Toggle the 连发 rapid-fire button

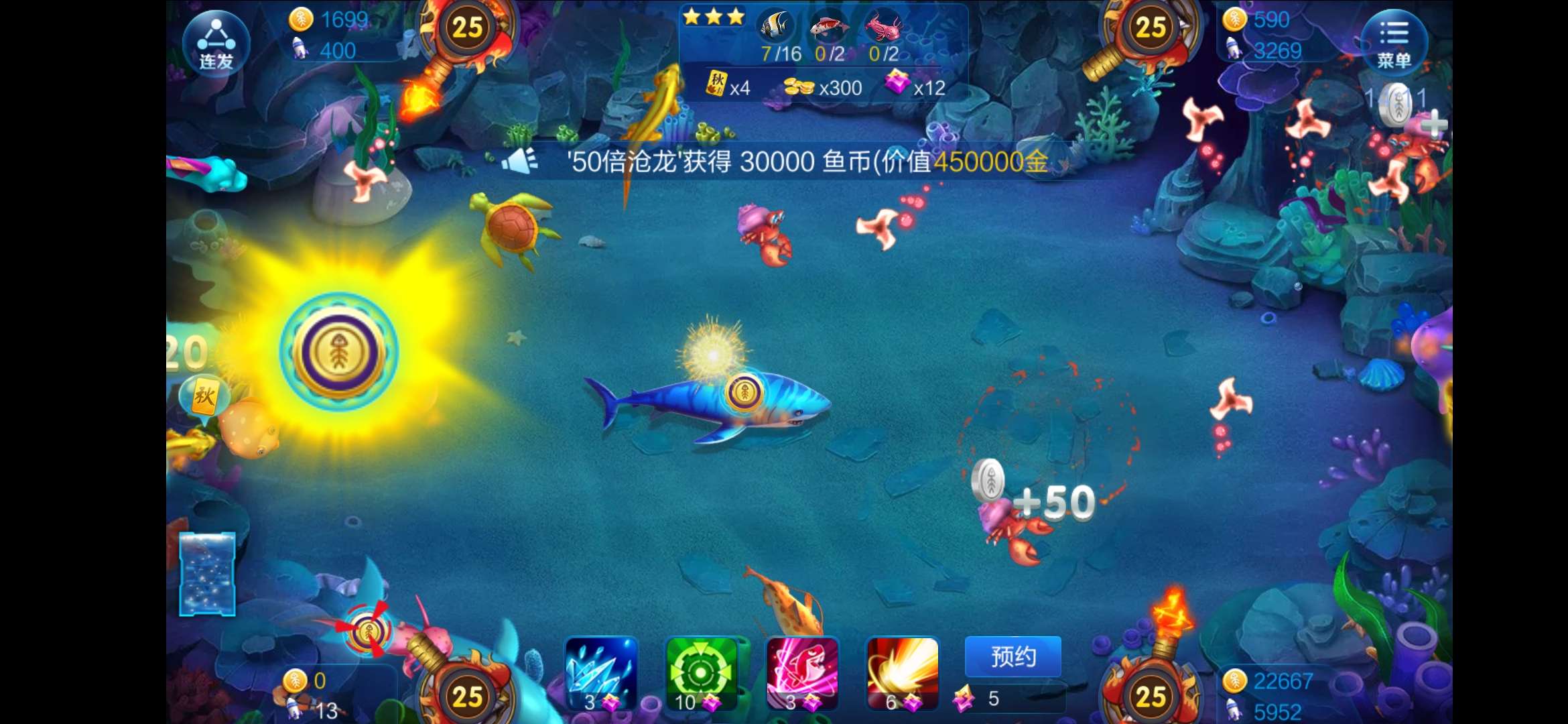[x=216, y=43]
